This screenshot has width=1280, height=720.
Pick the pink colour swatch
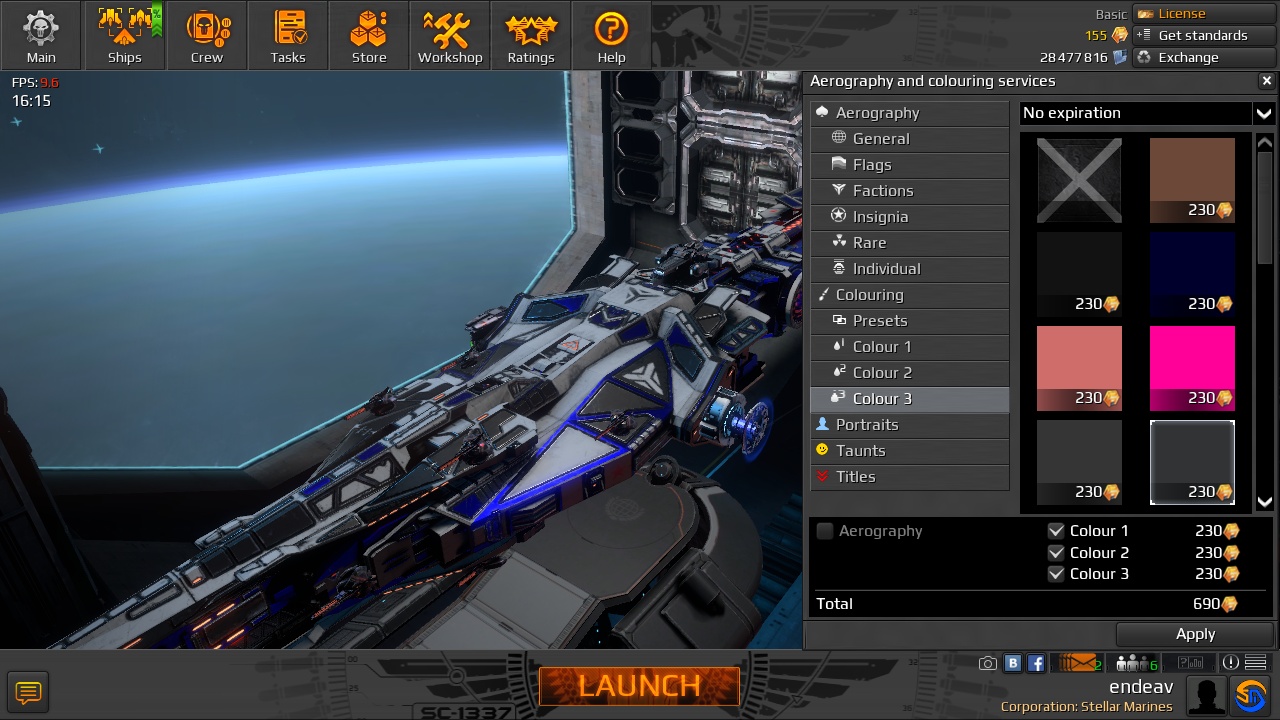point(1192,367)
